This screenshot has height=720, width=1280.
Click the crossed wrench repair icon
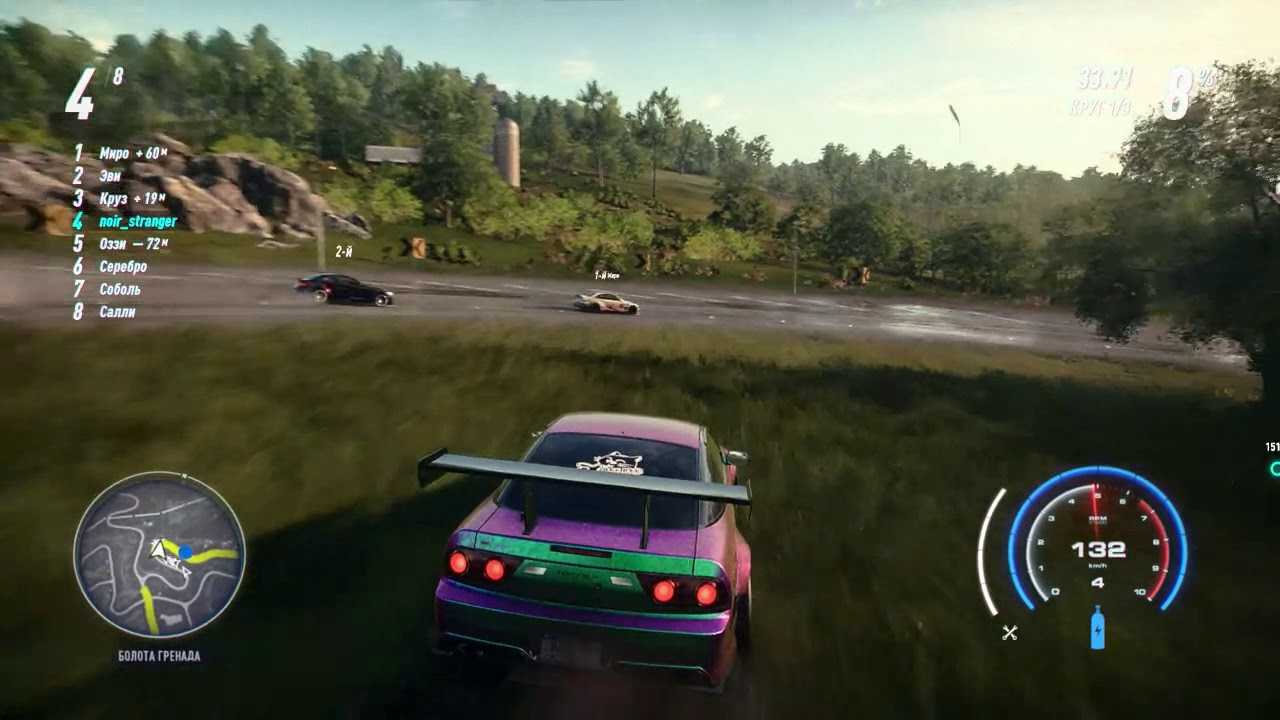(1010, 632)
